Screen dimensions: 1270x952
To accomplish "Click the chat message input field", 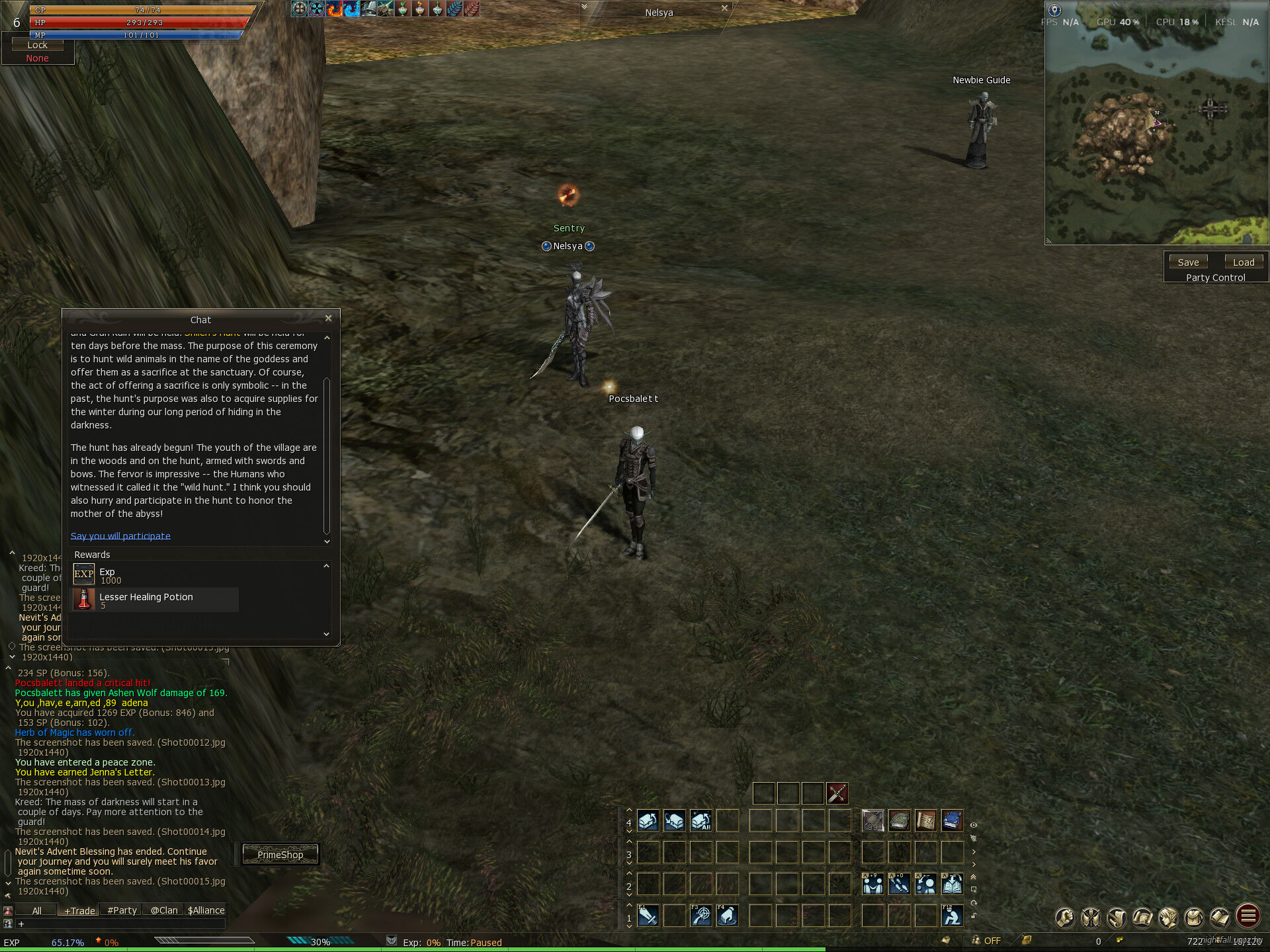I will [x=119, y=924].
